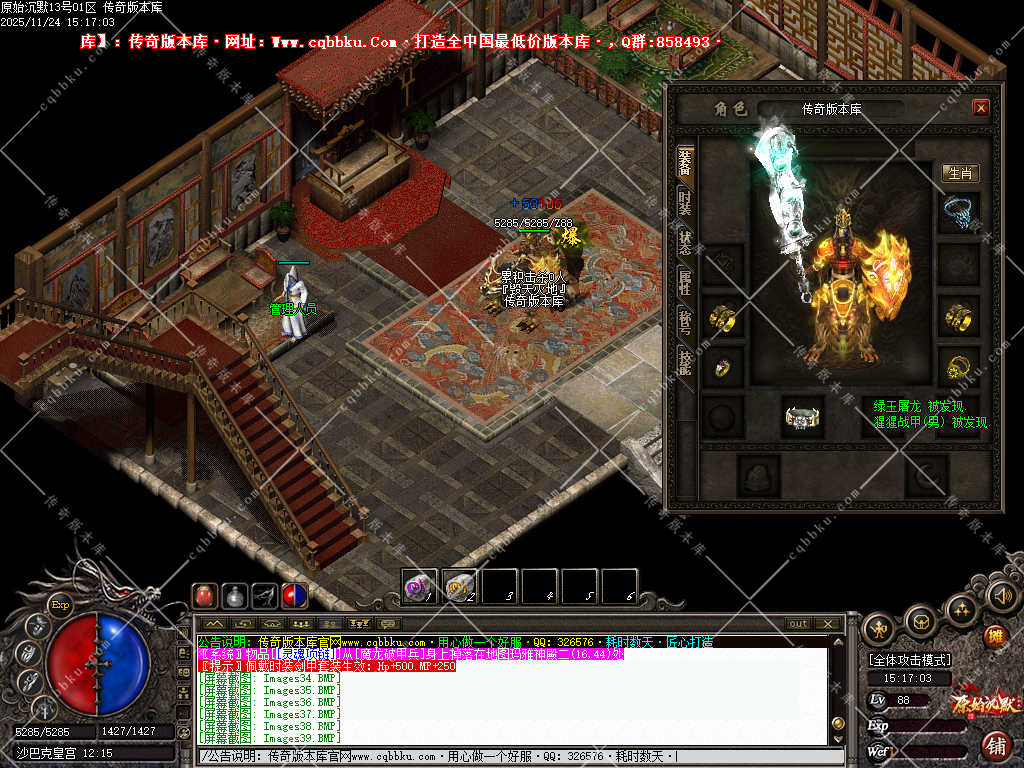Click the 'out' button on chat bar
1024x768 pixels.
[798, 624]
